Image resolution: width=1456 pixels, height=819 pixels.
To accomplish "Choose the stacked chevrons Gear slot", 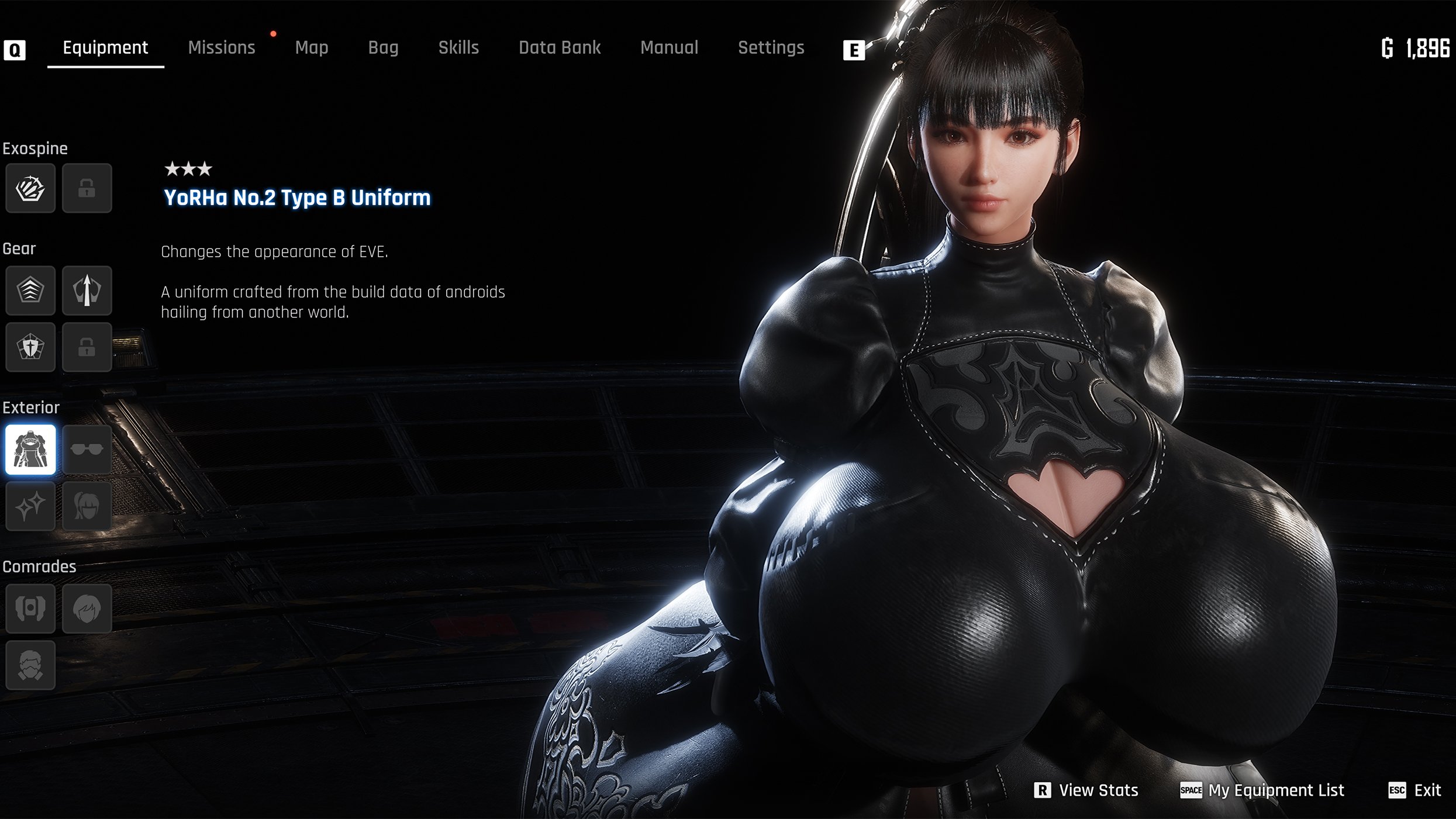I will click(30, 291).
